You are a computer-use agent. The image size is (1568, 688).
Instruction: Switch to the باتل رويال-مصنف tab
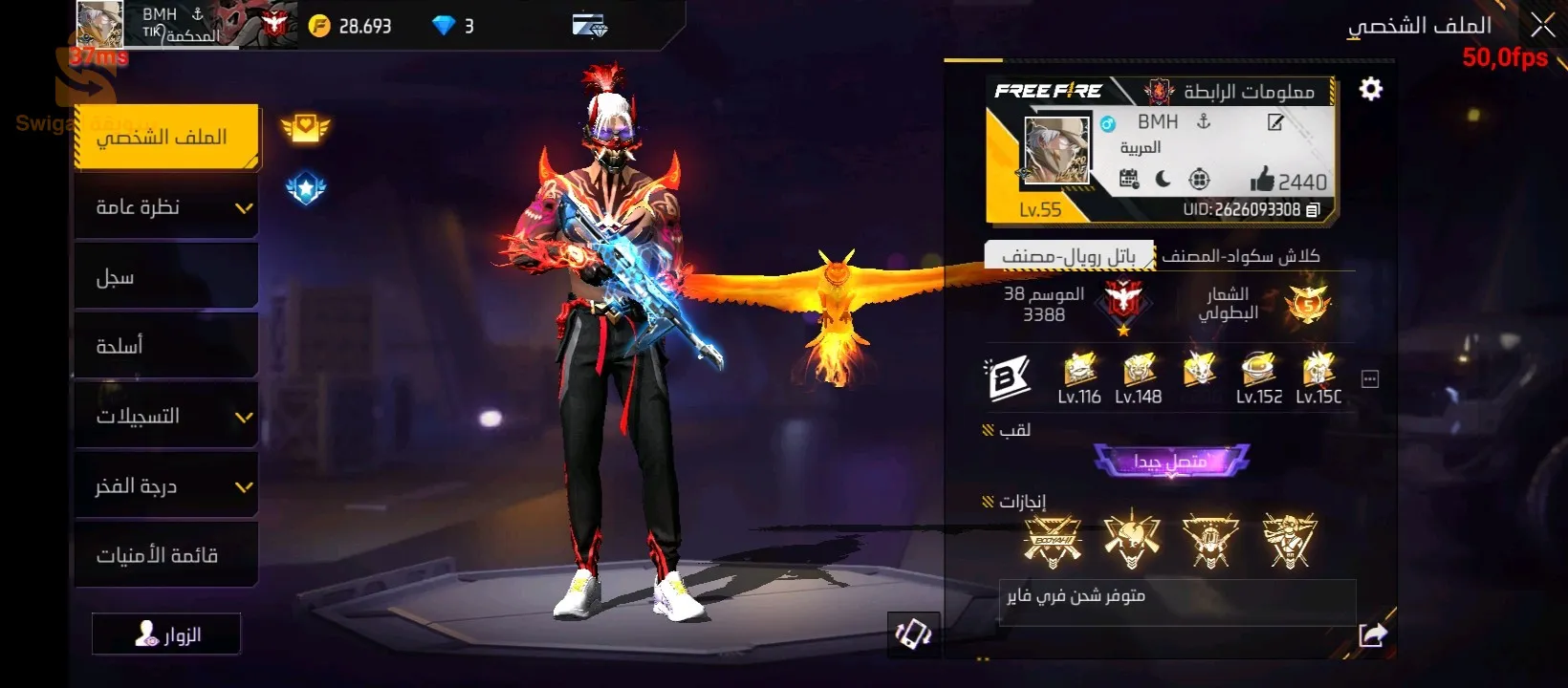pos(1069,255)
